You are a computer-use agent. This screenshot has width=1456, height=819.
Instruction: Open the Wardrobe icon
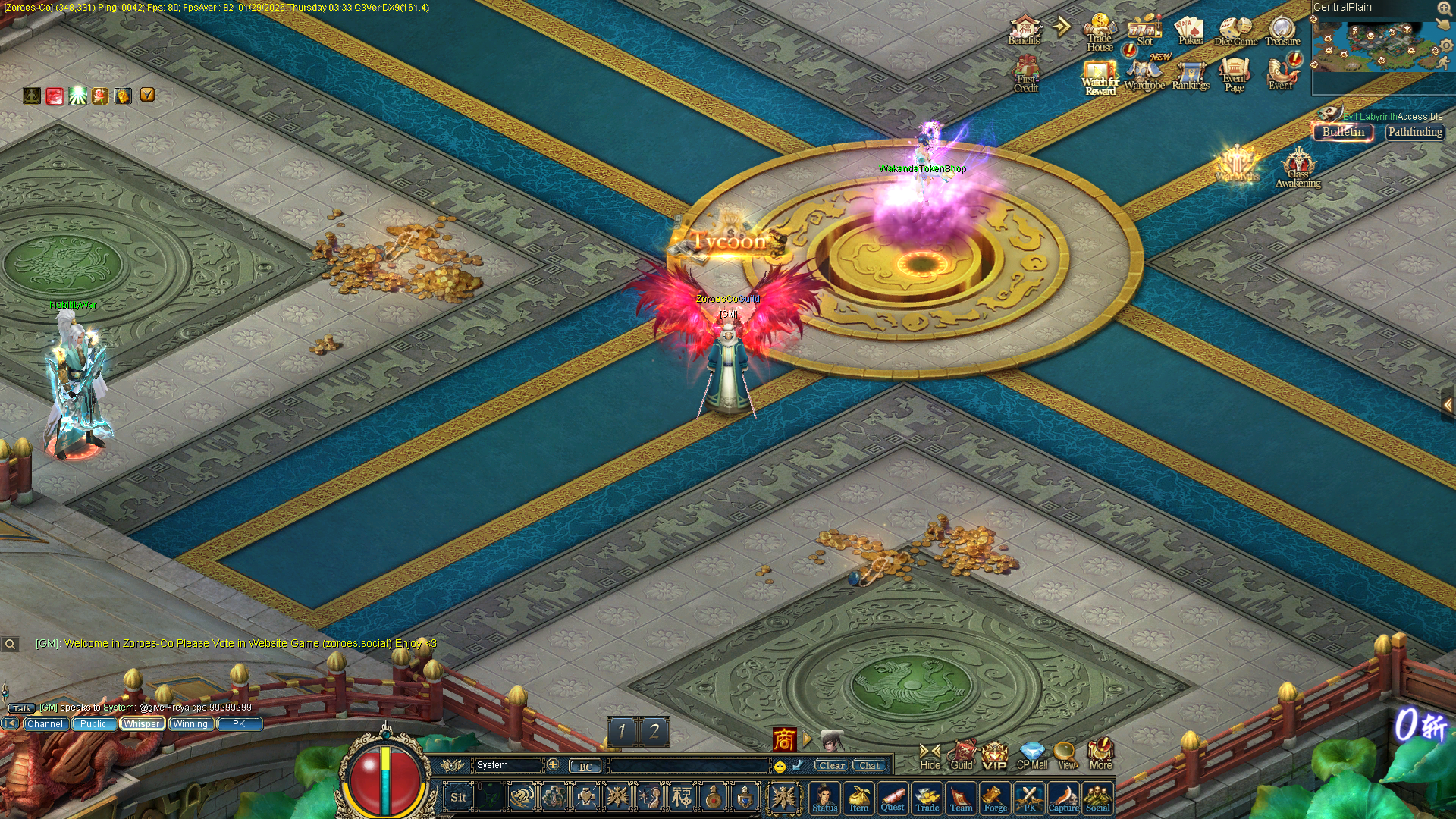tap(1144, 76)
